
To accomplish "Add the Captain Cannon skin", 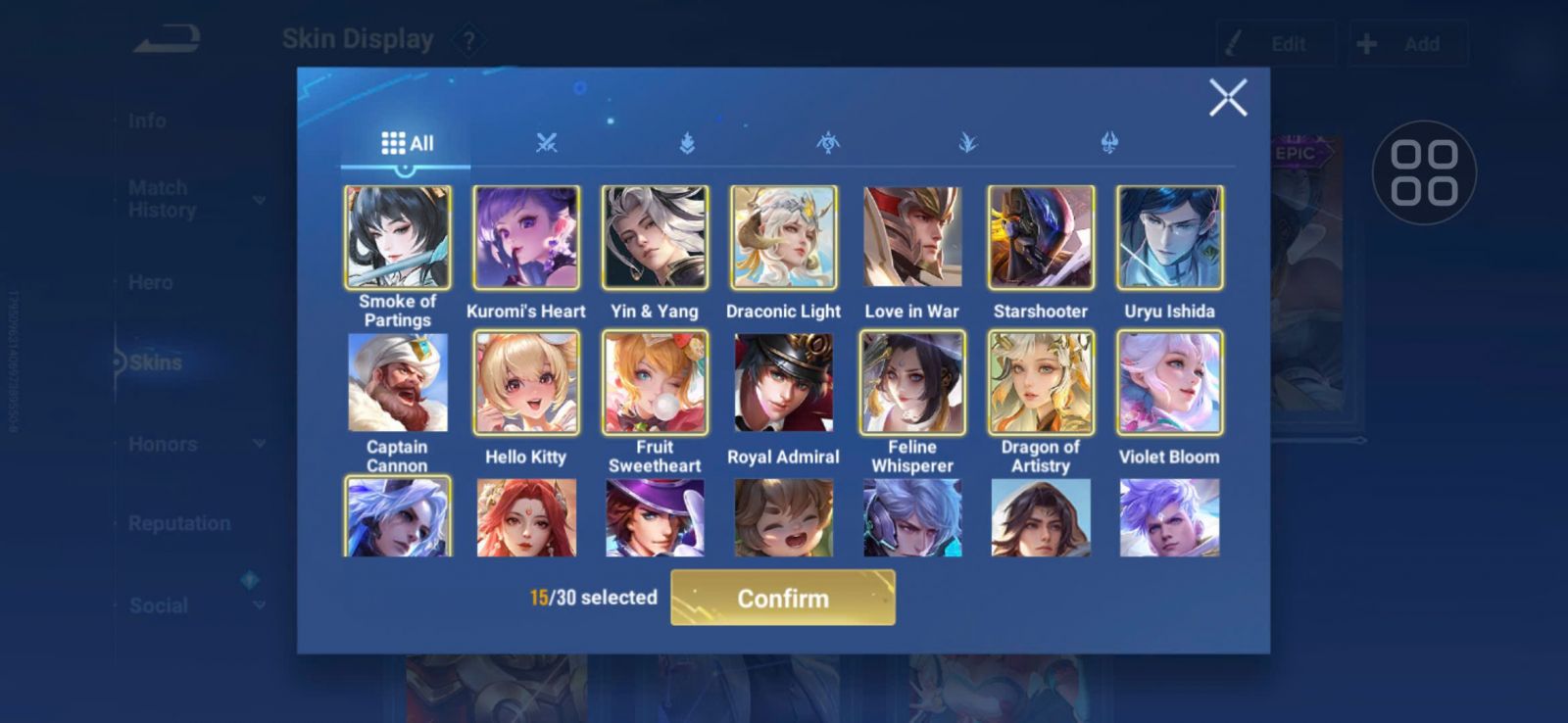I will (x=398, y=383).
